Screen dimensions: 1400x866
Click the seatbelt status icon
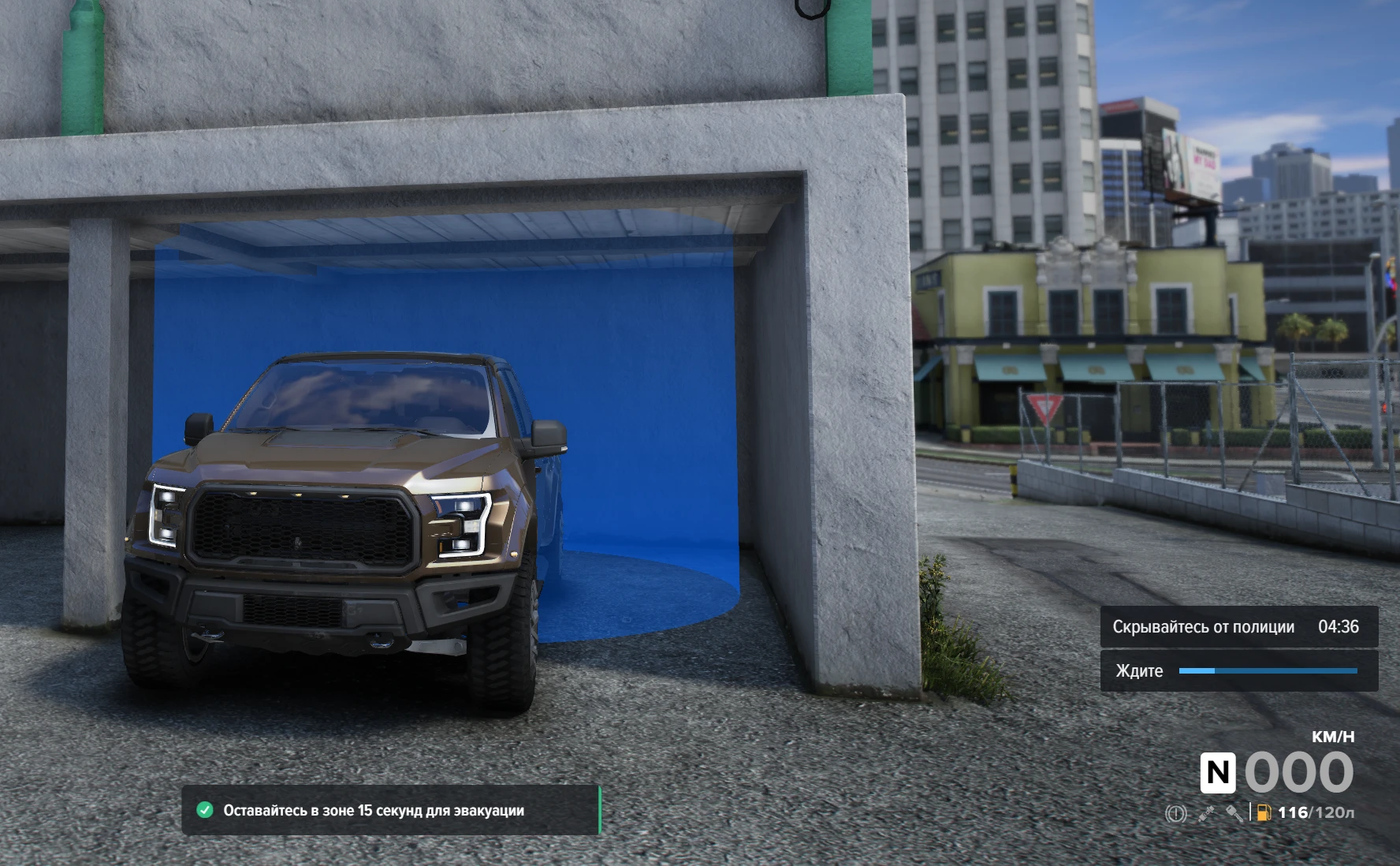click(1206, 813)
